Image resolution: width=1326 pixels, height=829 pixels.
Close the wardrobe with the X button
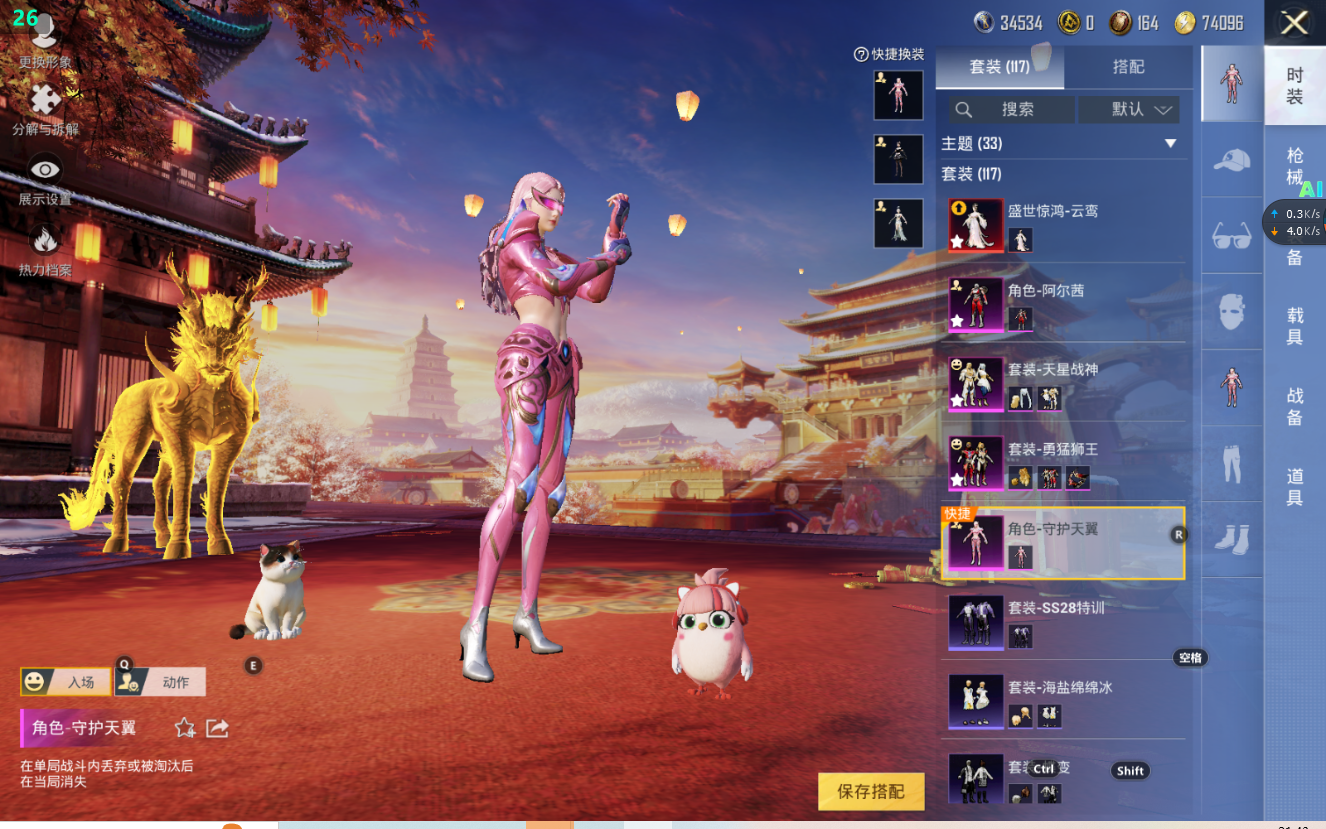pyautogui.click(x=1295, y=23)
